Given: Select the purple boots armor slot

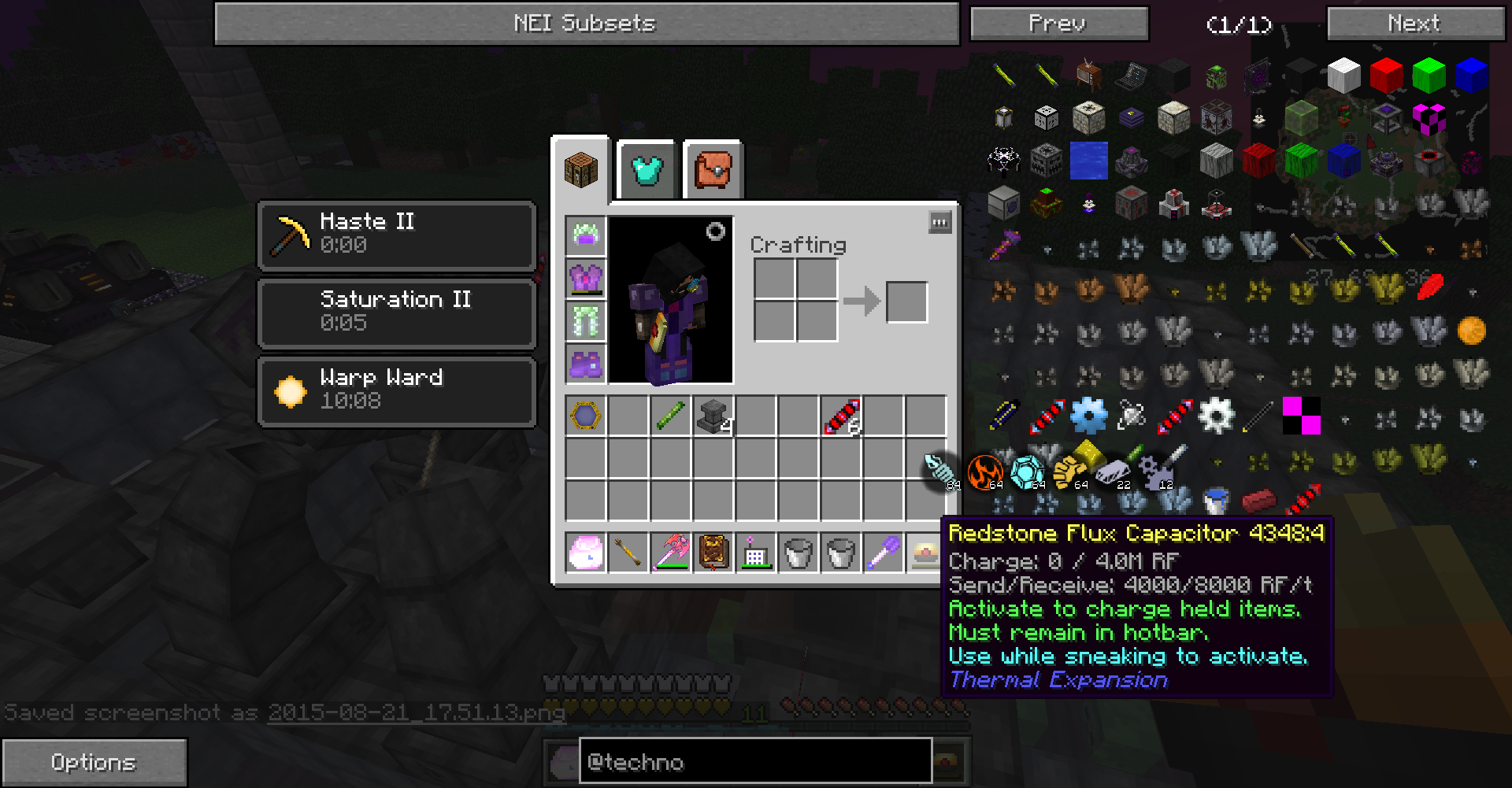Looking at the screenshot, I should pos(586,363).
